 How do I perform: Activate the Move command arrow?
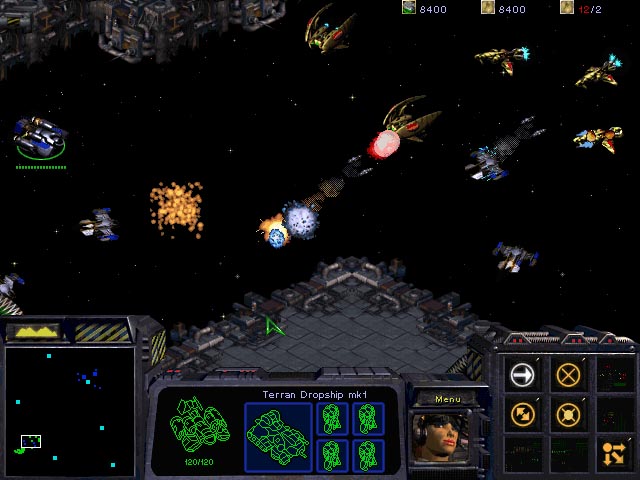522,374
